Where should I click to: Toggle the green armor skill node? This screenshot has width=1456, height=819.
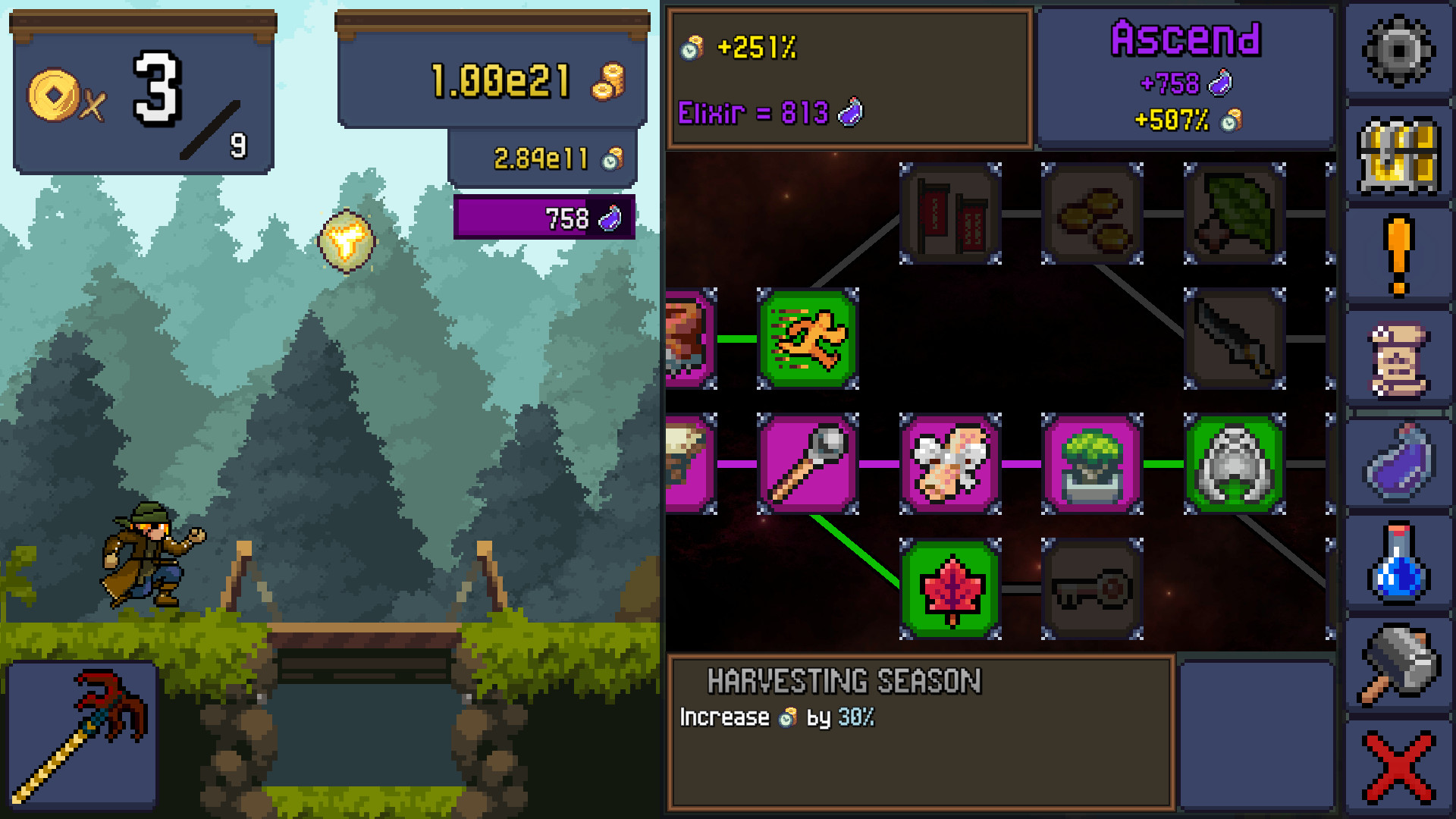click(1234, 465)
